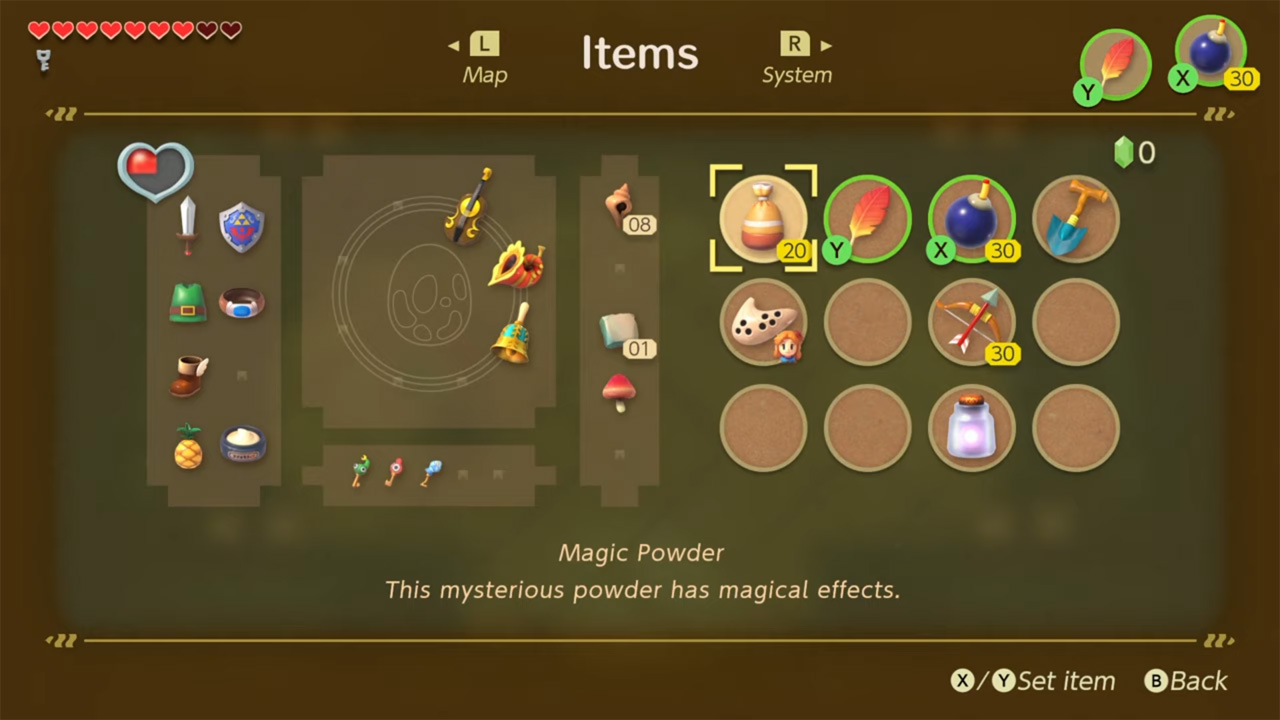
Task: Go Back using the B option
Action: coord(1186,681)
